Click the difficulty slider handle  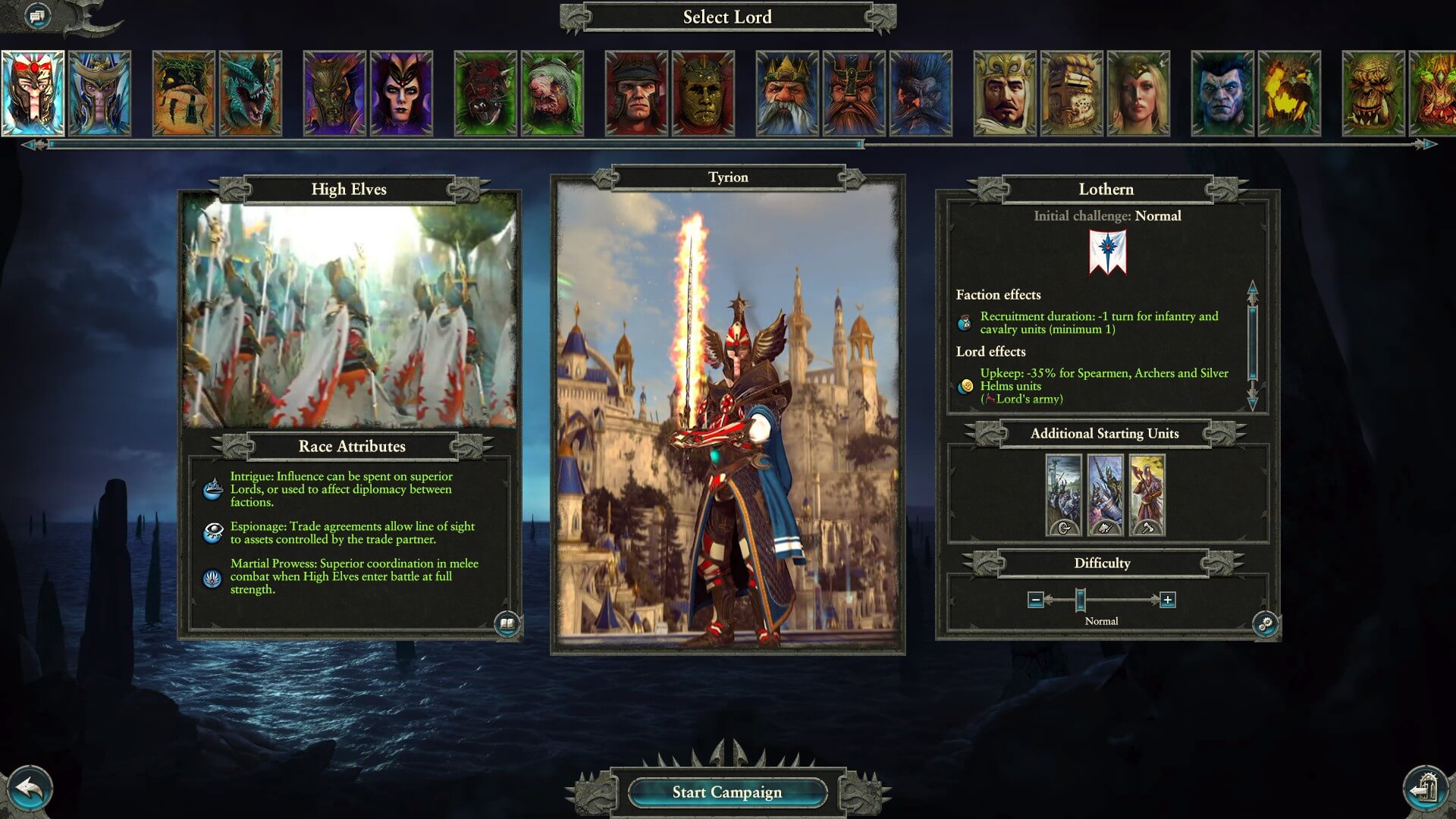[x=1081, y=600]
